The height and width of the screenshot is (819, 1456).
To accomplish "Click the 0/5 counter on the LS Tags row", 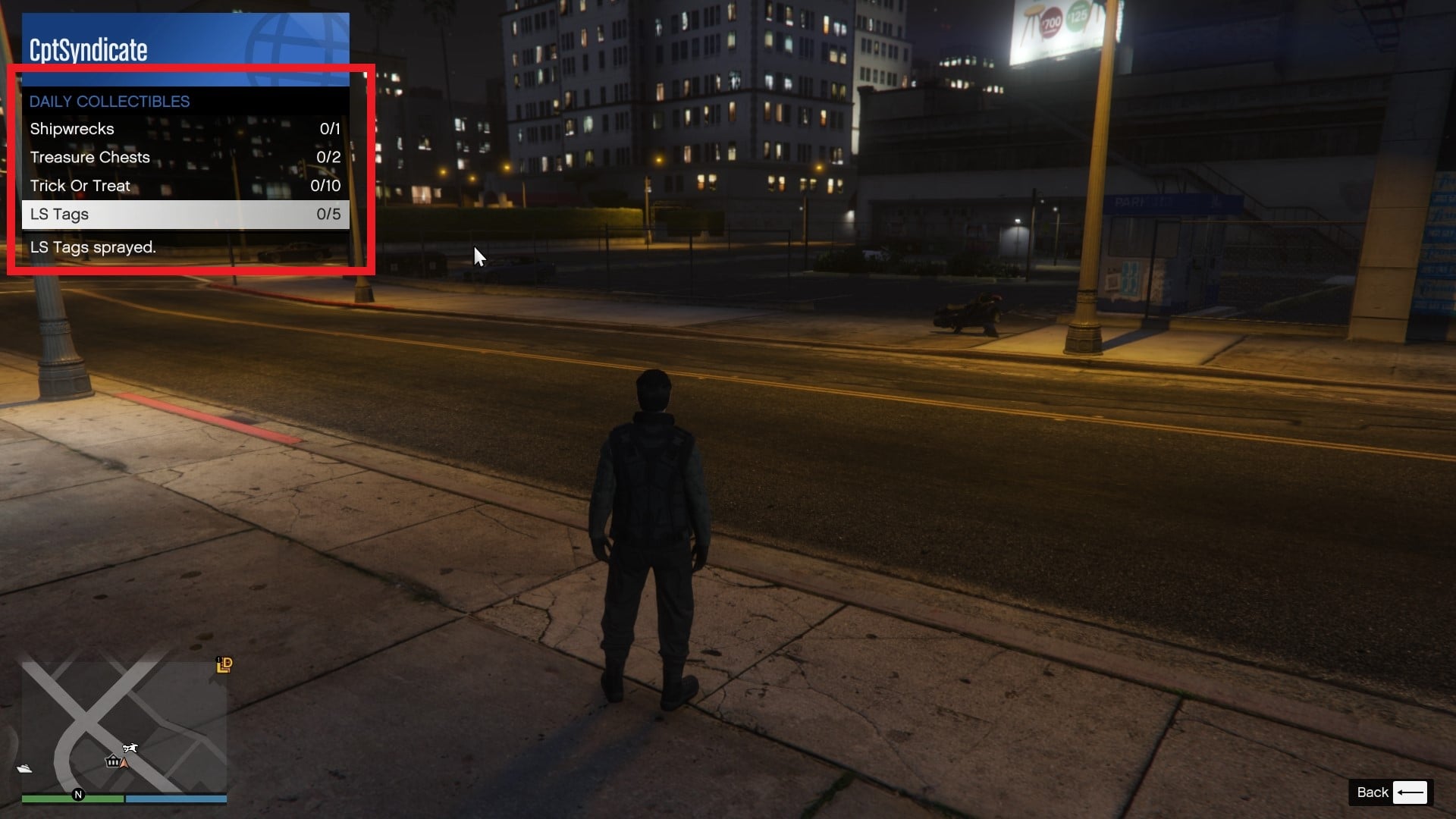I will click(328, 214).
